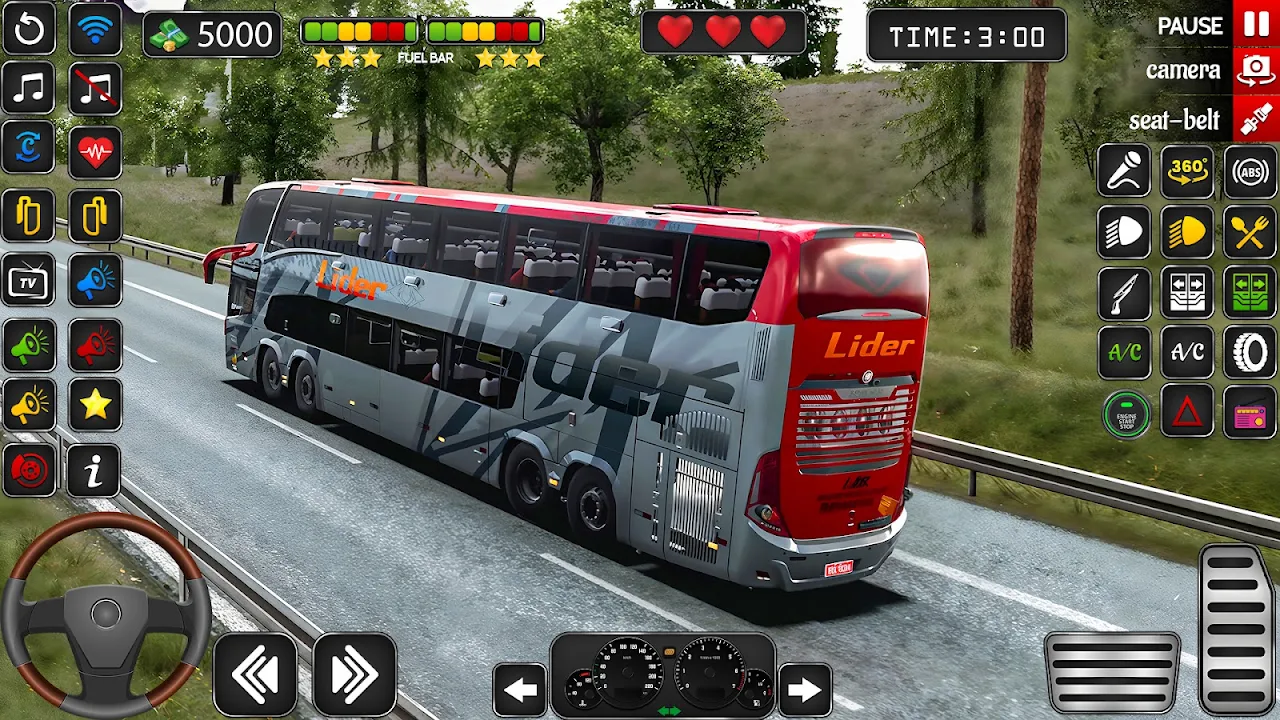This screenshot has width=1280, height=720.
Task: Toggle the yellow headlight icon
Action: click(x=1187, y=232)
